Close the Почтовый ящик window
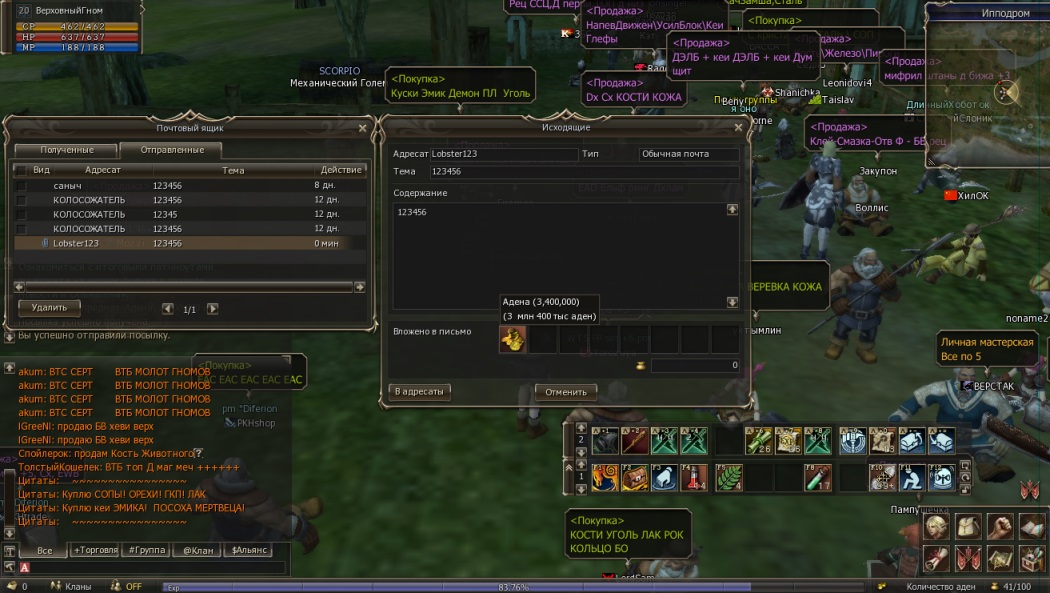 [x=362, y=128]
